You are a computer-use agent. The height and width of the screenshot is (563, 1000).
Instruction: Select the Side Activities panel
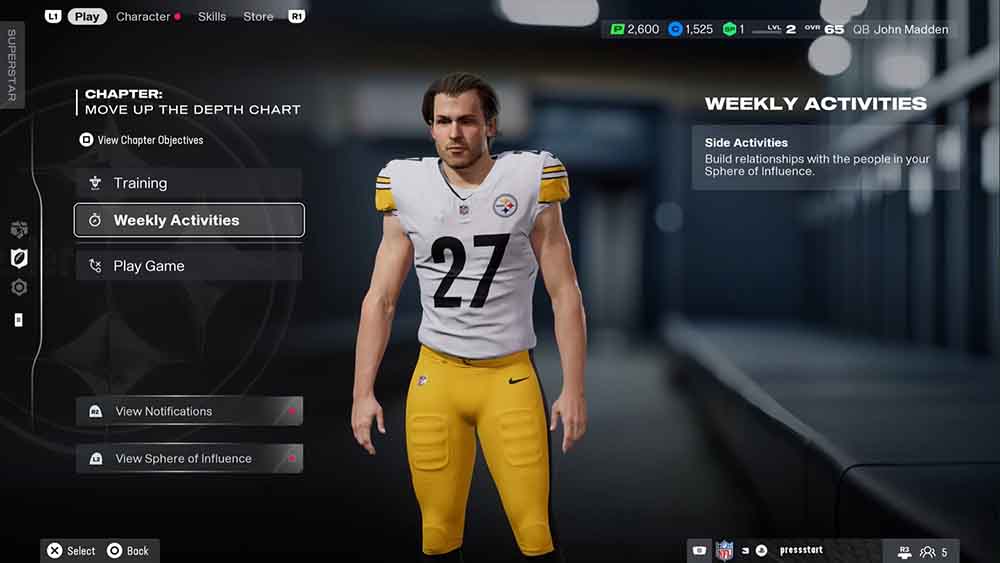tap(825, 157)
